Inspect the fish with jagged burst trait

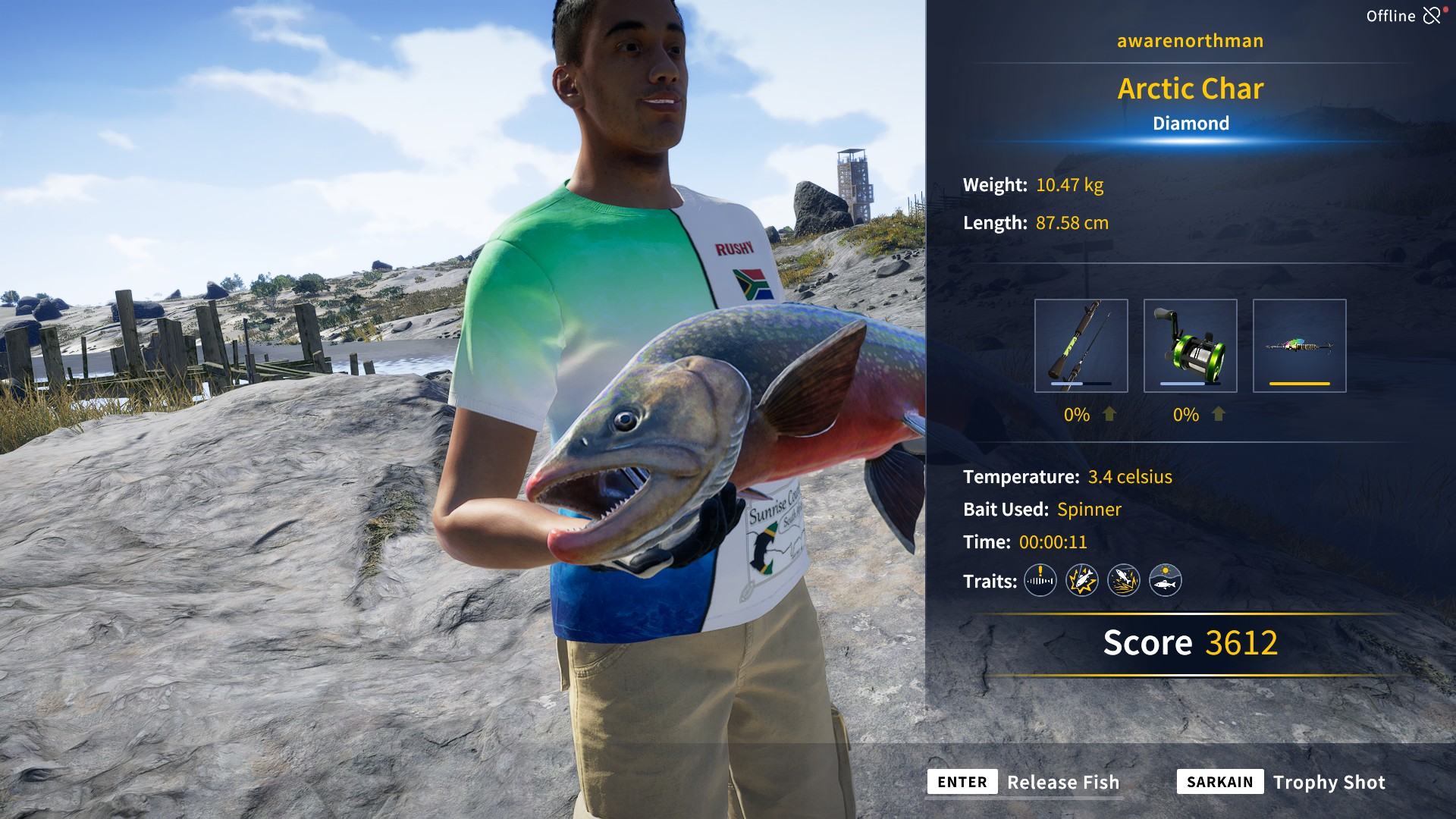1081,581
